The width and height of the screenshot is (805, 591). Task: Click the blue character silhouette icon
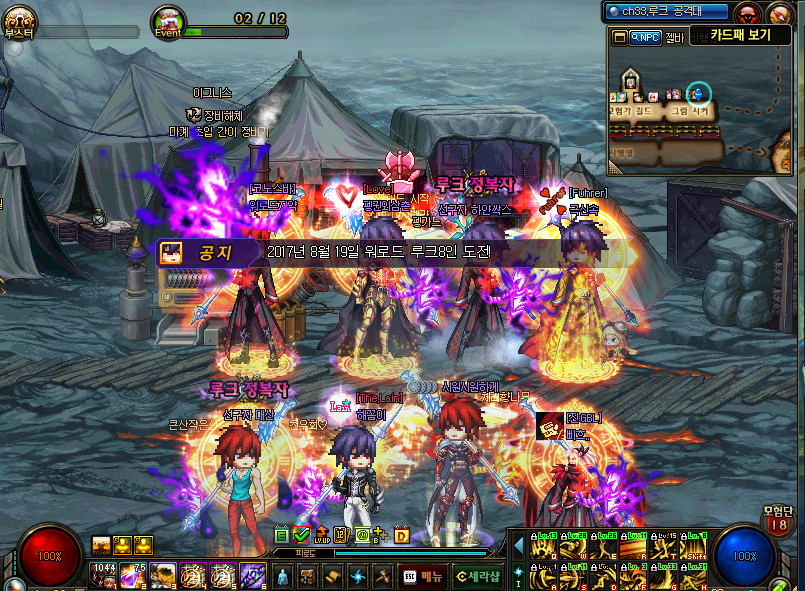[x=282, y=576]
